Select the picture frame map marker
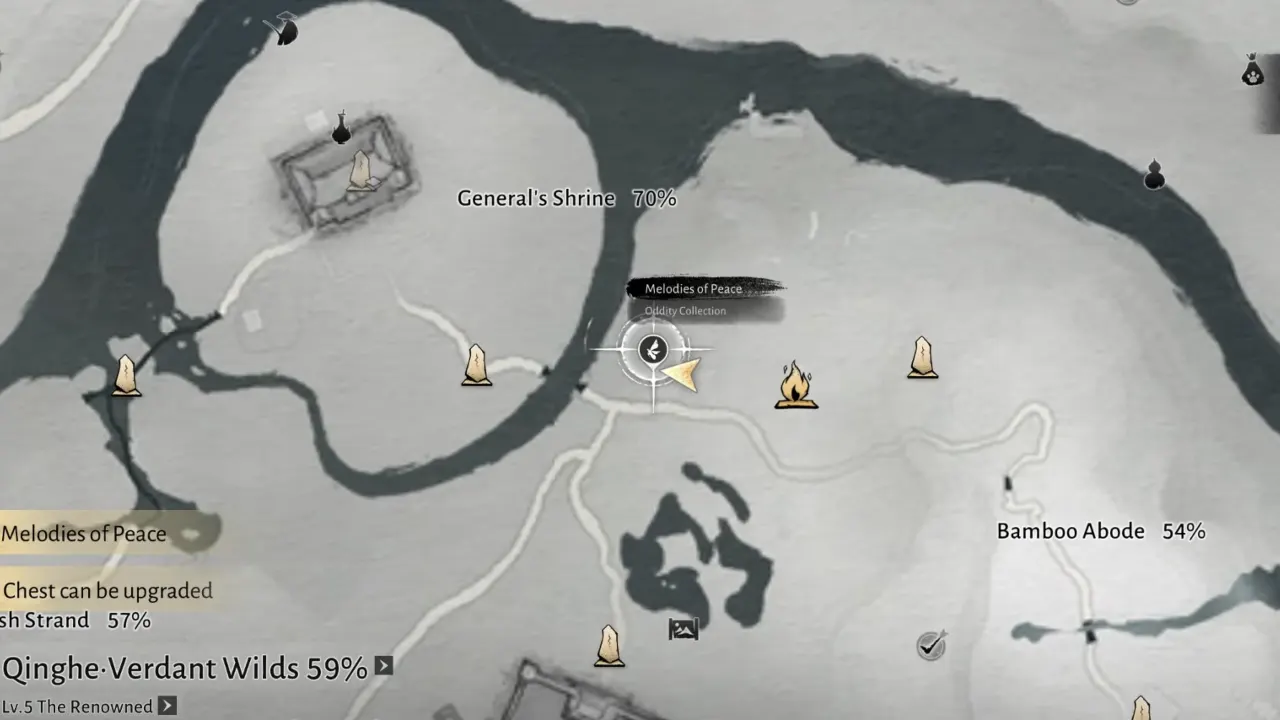This screenshot has width=1280, height=720. click(683, 629)
